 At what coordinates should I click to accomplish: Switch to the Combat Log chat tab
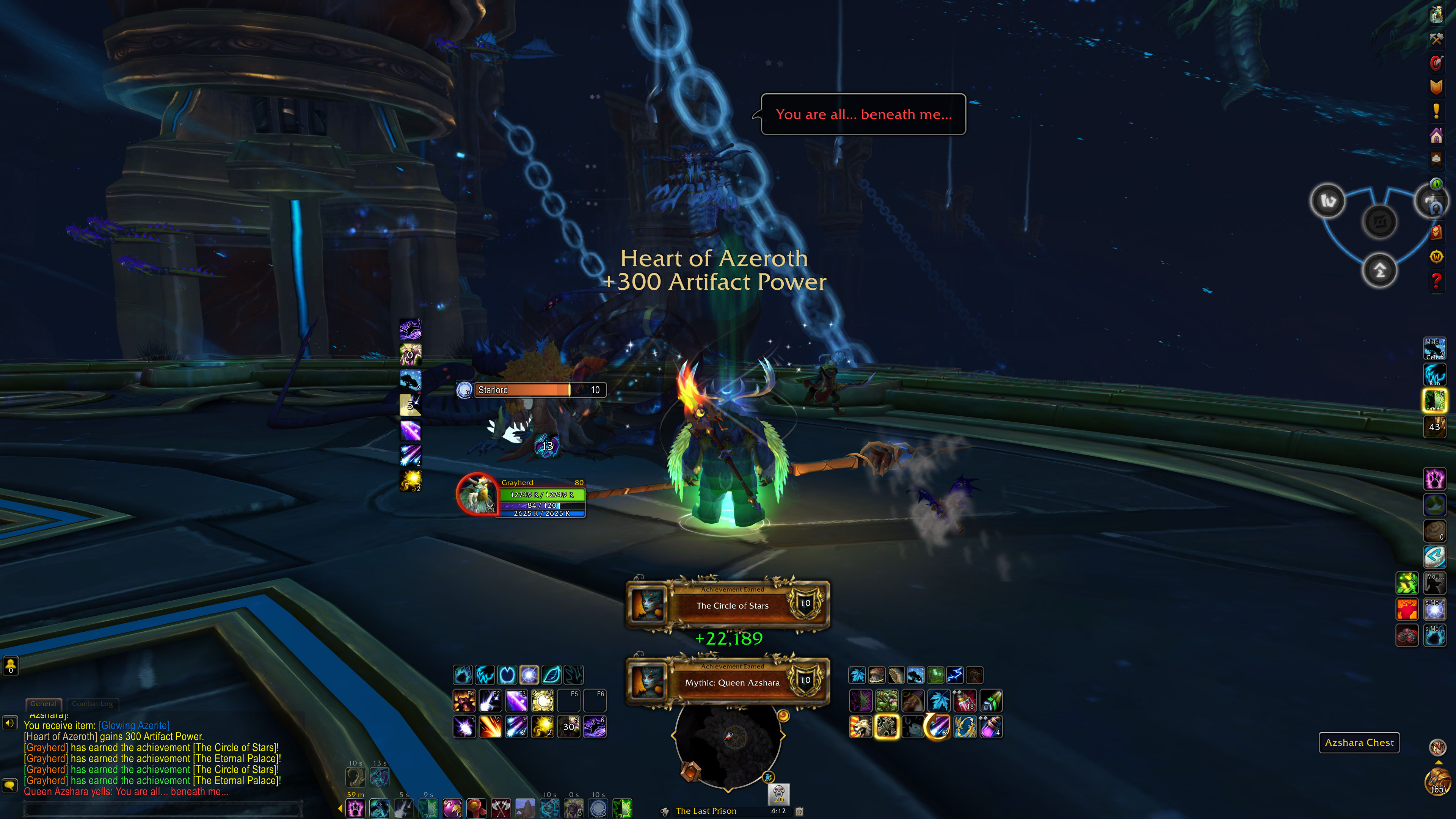point(92,704)
